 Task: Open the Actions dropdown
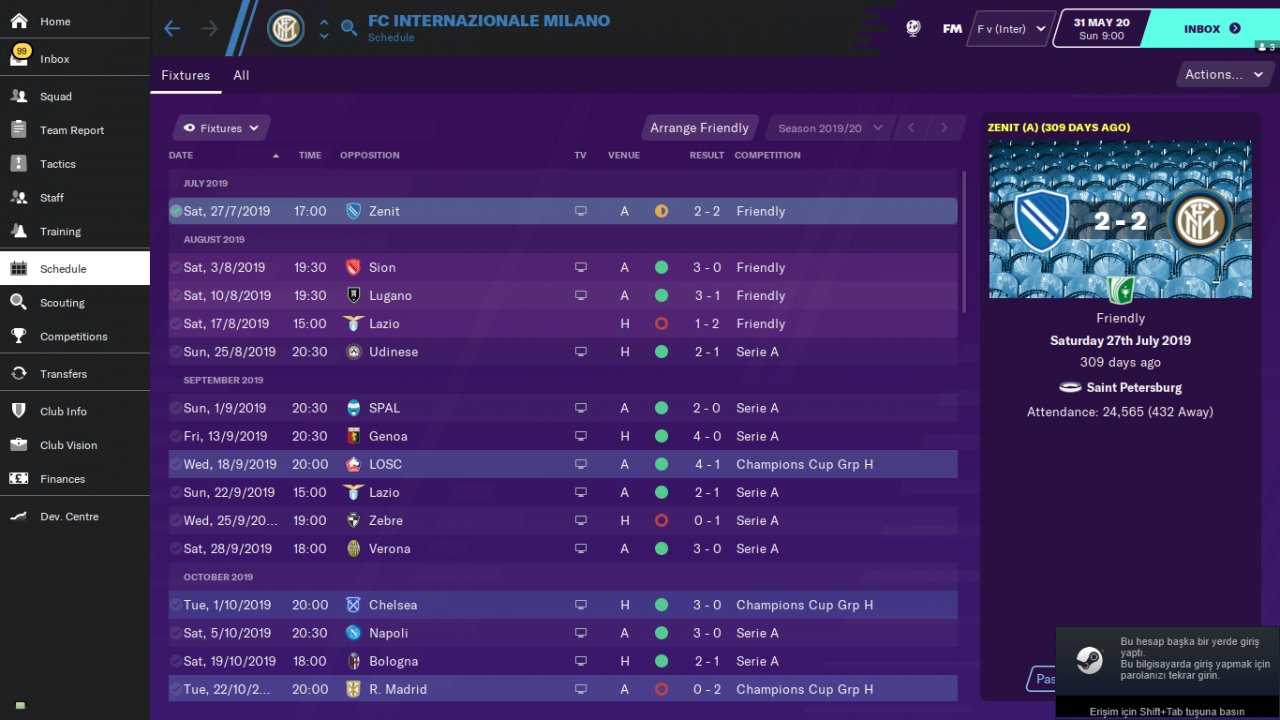click(1223, 74)
